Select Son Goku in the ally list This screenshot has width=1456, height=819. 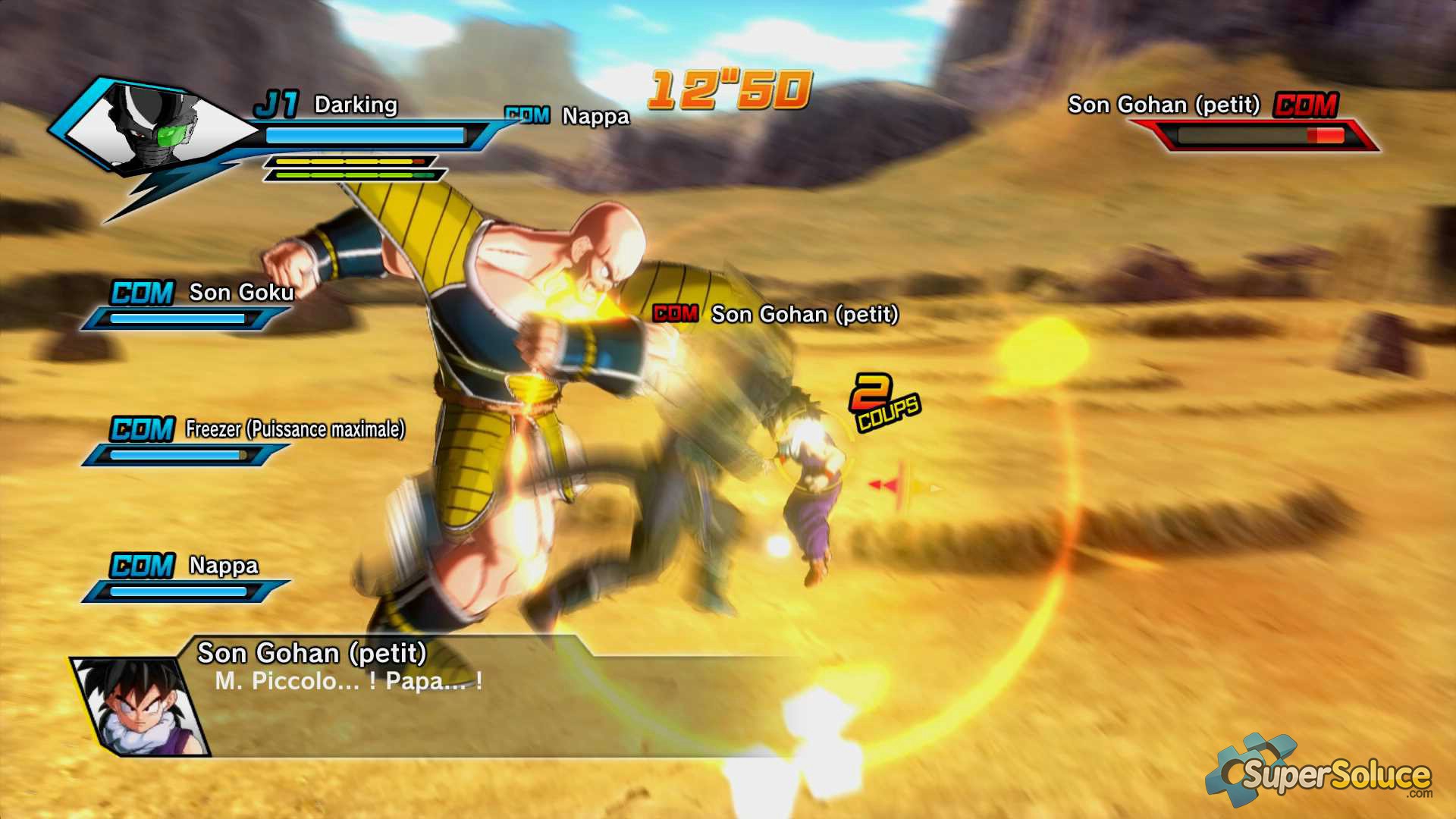[241, 293]
